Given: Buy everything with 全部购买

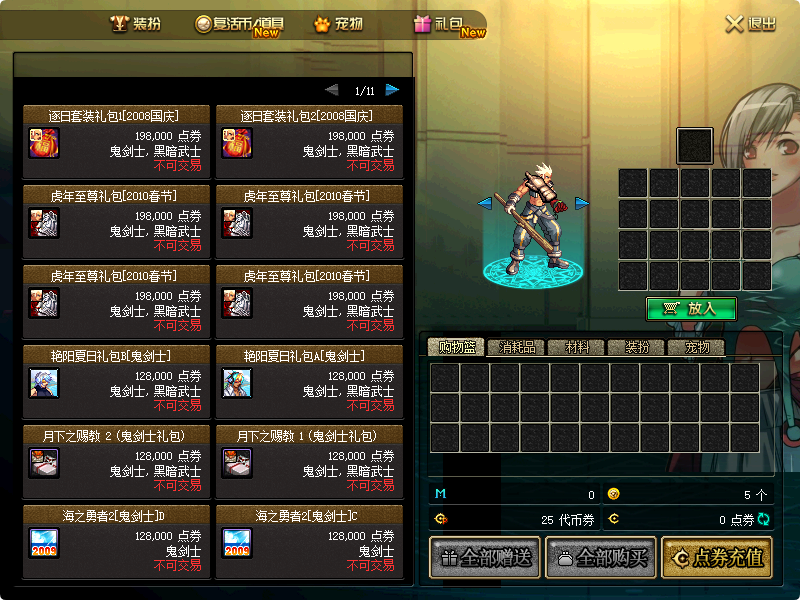Looking at the screenshot, I should point(600,558).
